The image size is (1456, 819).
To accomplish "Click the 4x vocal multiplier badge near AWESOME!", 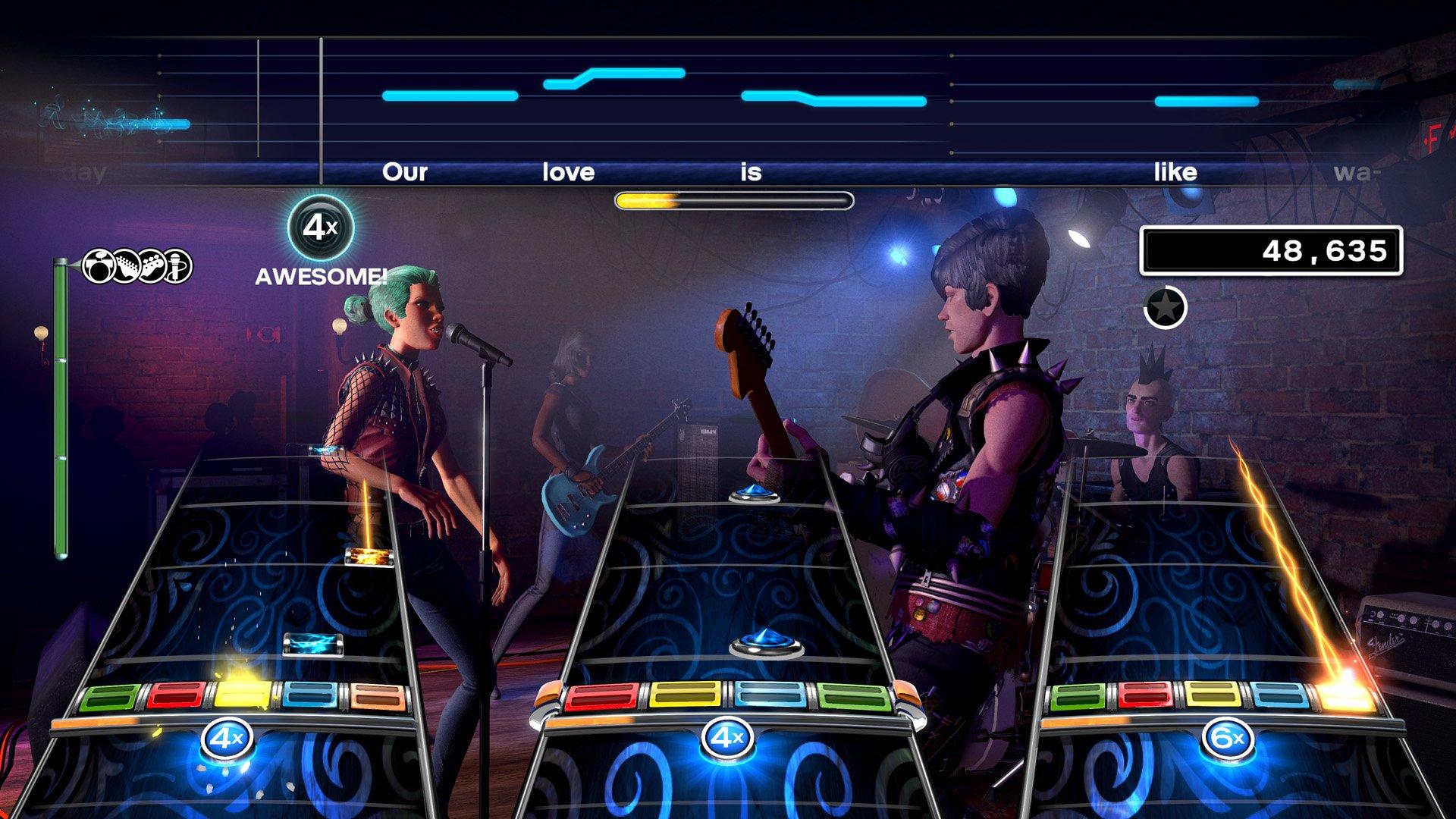I will tap(322, 227).
